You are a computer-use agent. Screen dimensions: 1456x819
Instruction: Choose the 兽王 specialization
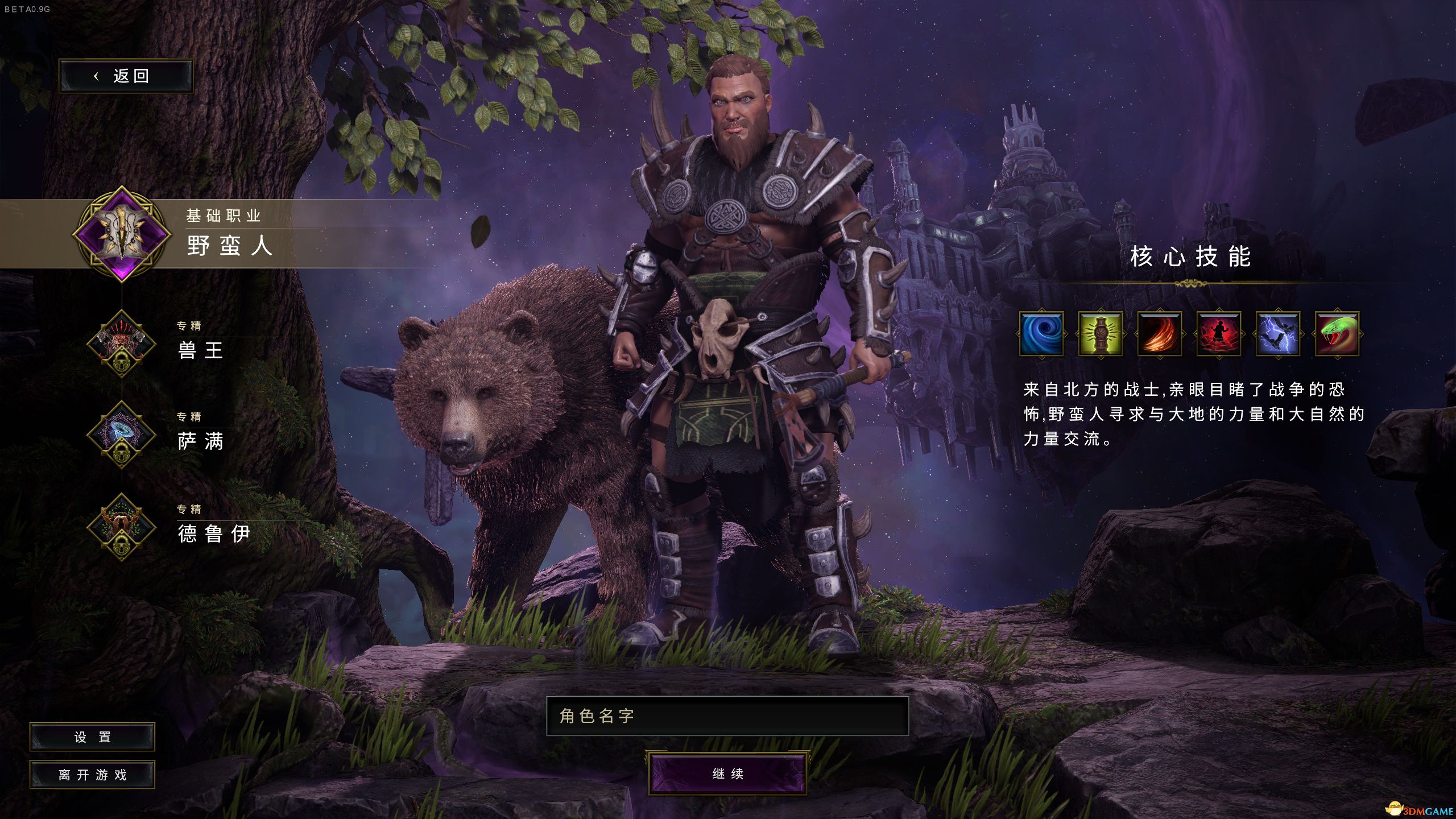(x=200, y=349)
